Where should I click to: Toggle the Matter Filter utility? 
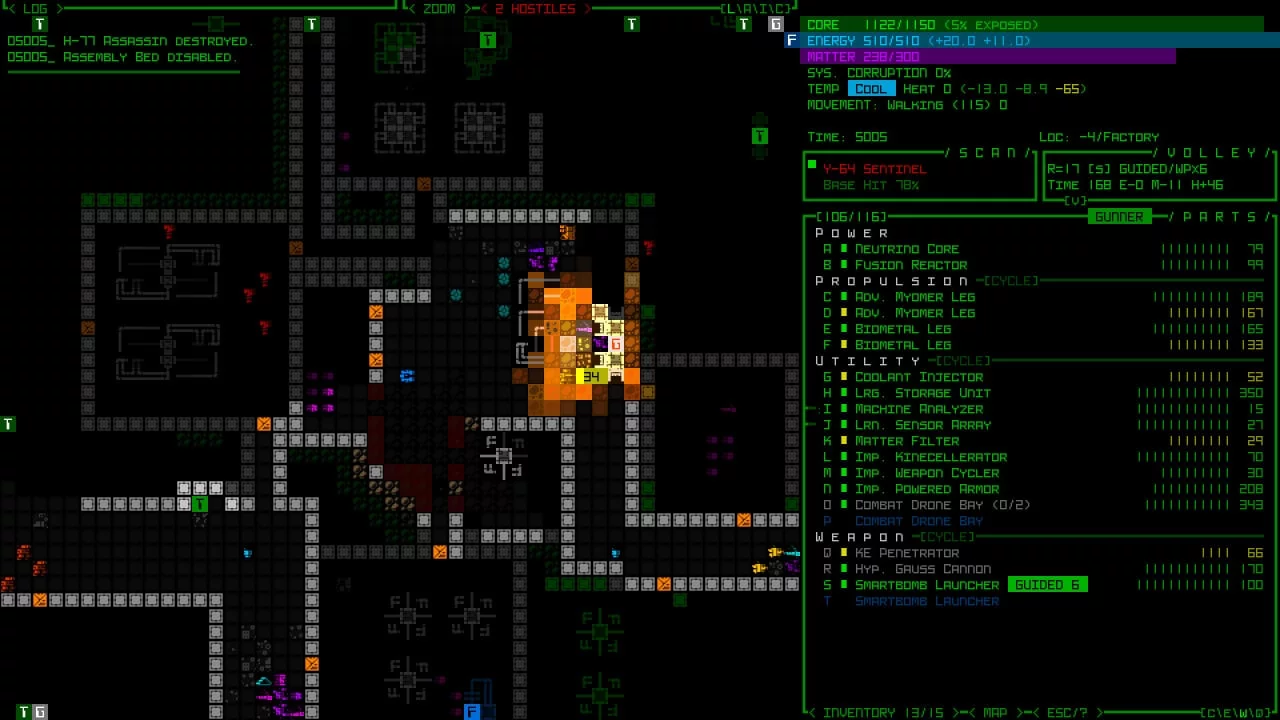click(x=906, y=441)
